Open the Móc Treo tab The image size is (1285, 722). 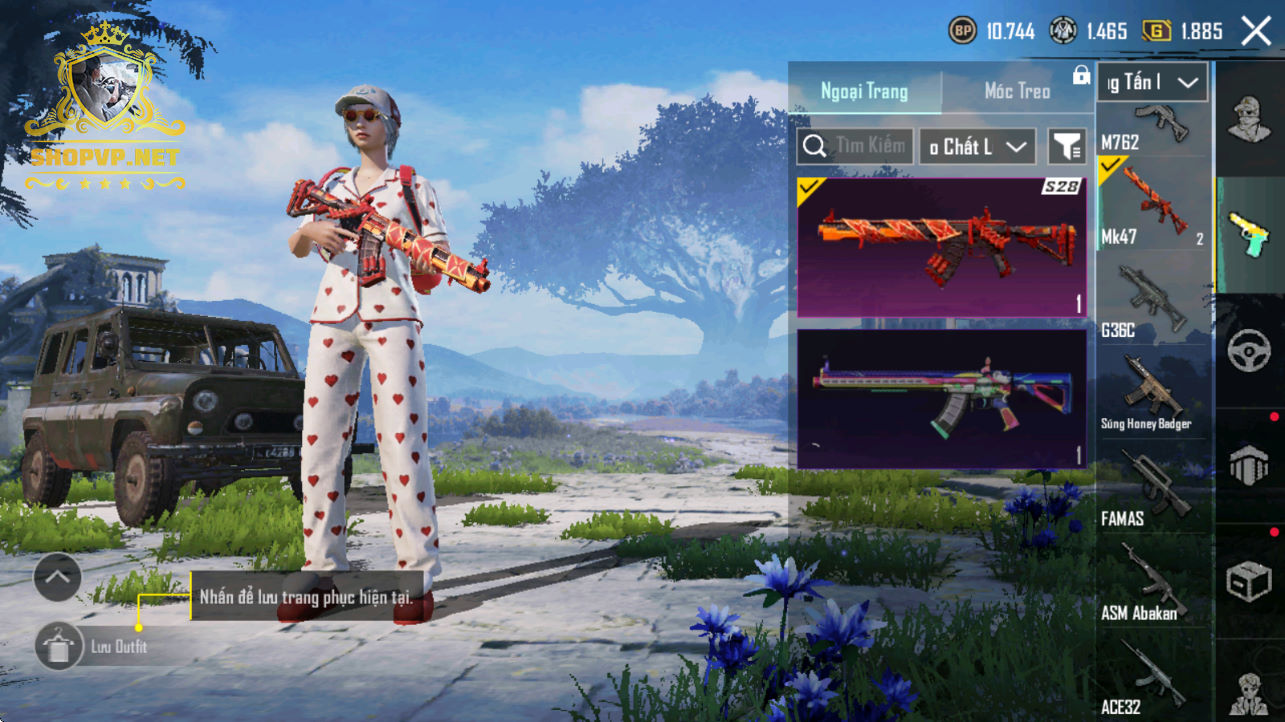[1017, 91]
